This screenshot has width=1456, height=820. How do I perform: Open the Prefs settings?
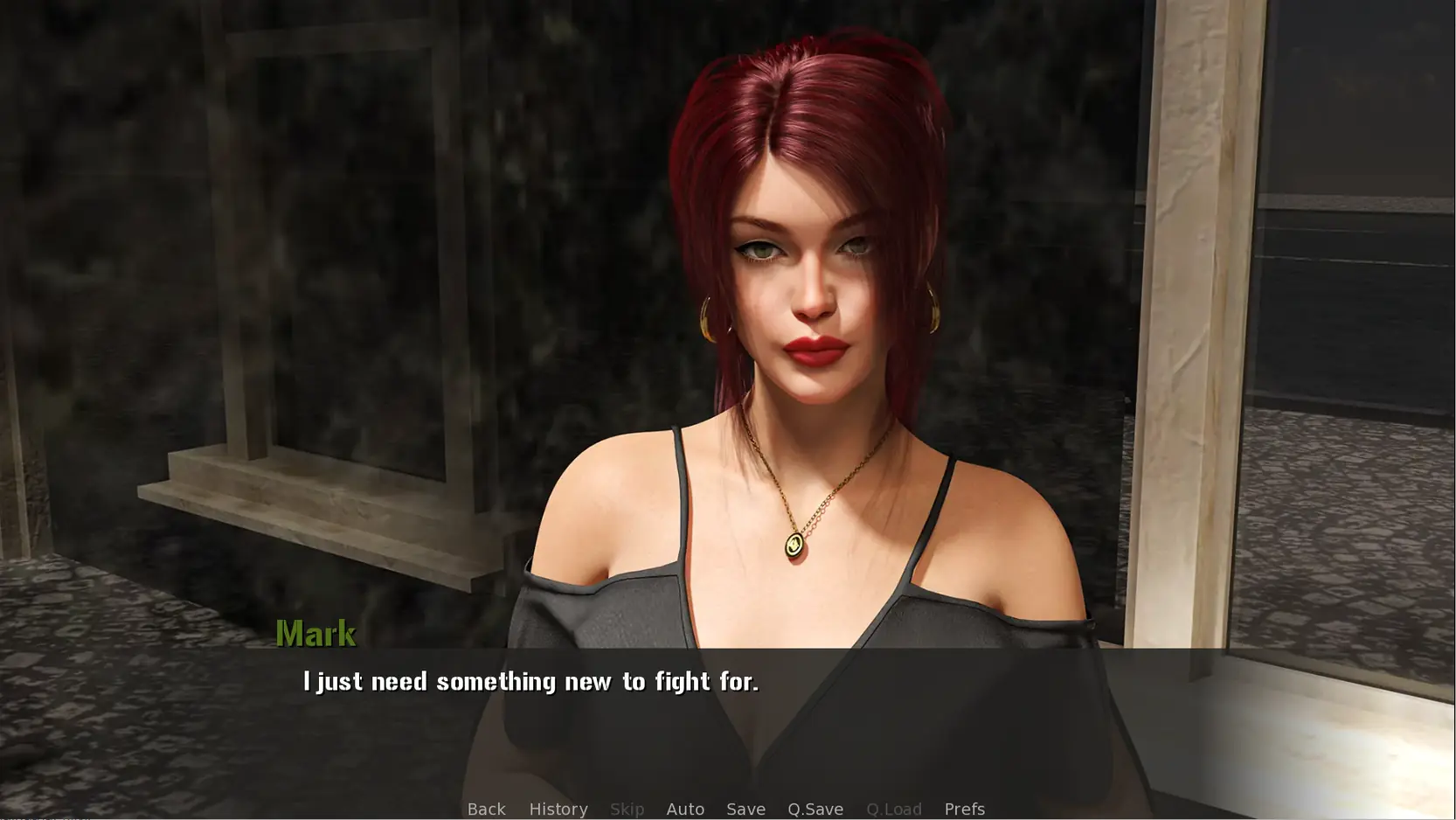[x=964, y=809]
